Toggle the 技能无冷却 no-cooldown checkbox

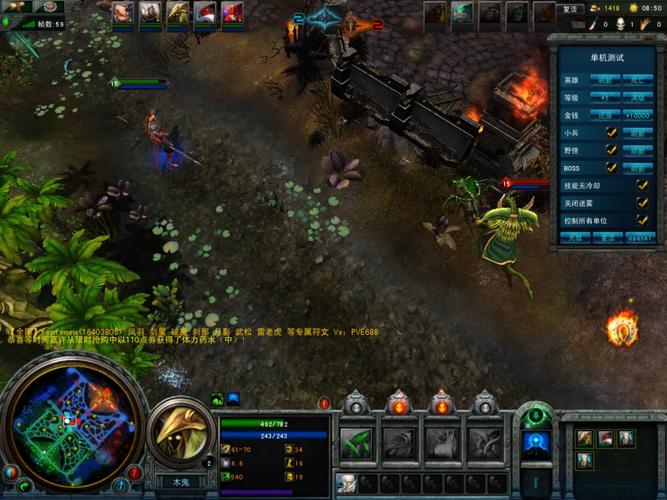click(x=642, y=185)
